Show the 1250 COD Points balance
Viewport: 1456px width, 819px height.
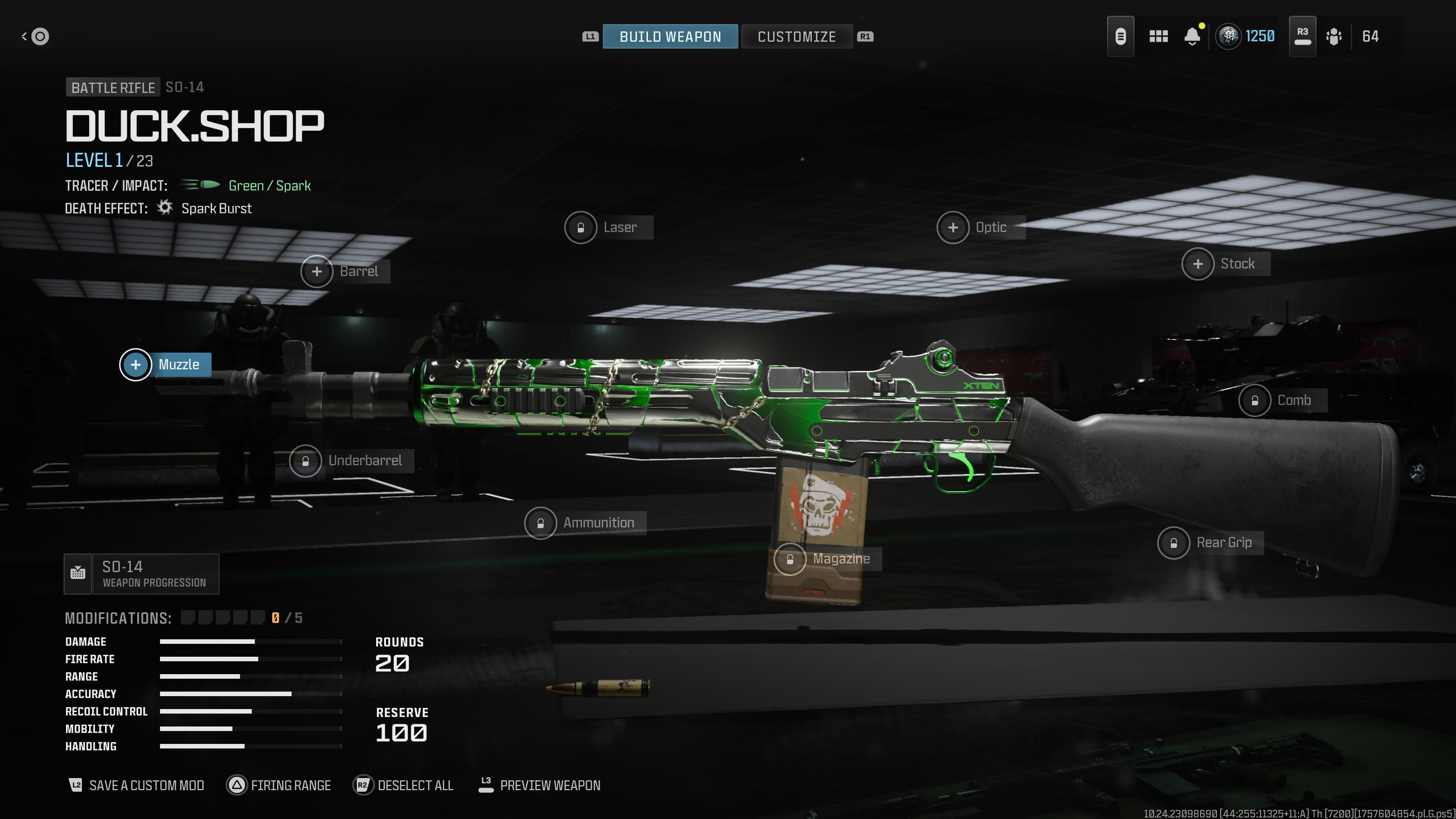coord(1246,37)
